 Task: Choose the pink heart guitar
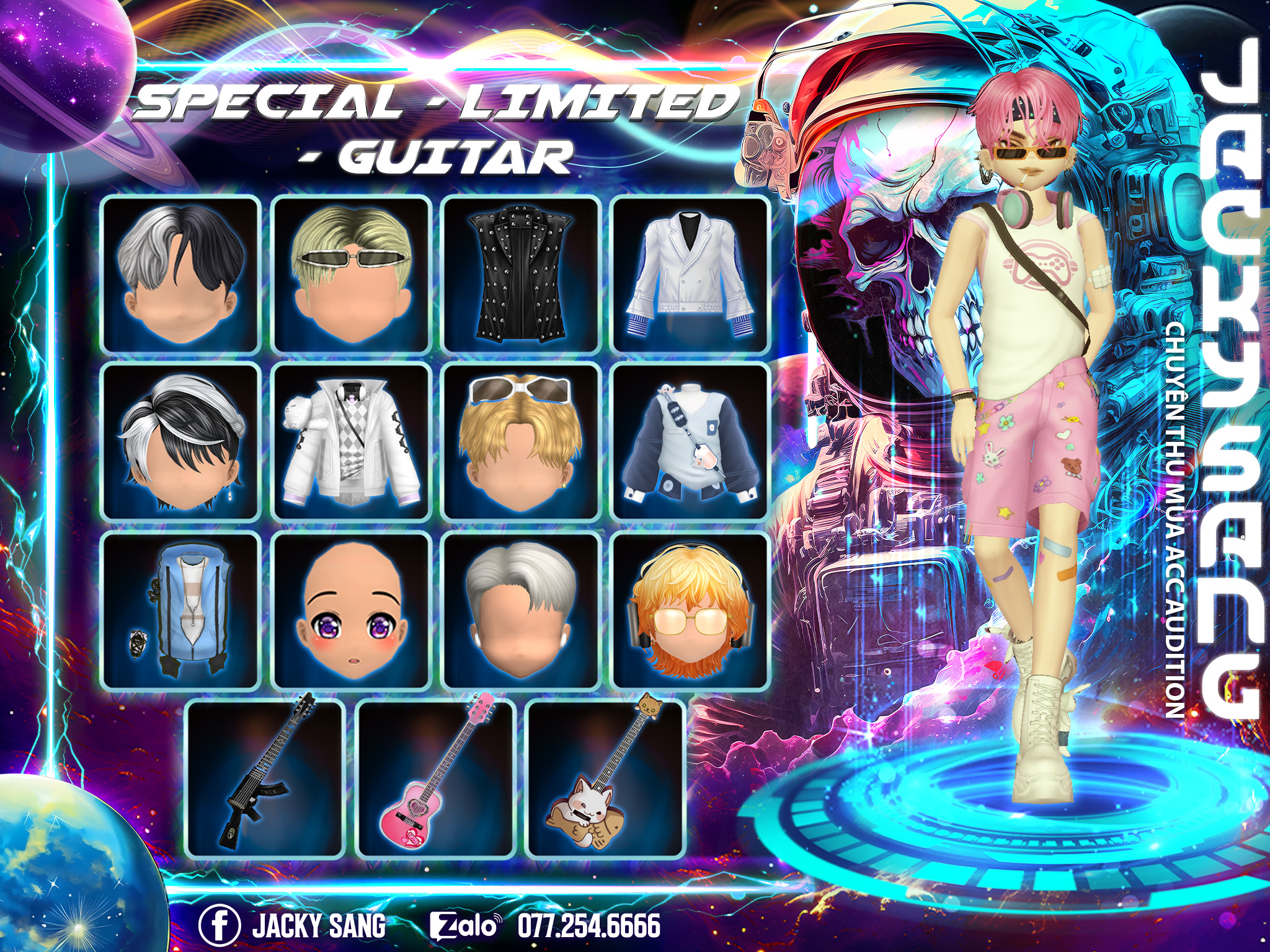click(436, 779)
